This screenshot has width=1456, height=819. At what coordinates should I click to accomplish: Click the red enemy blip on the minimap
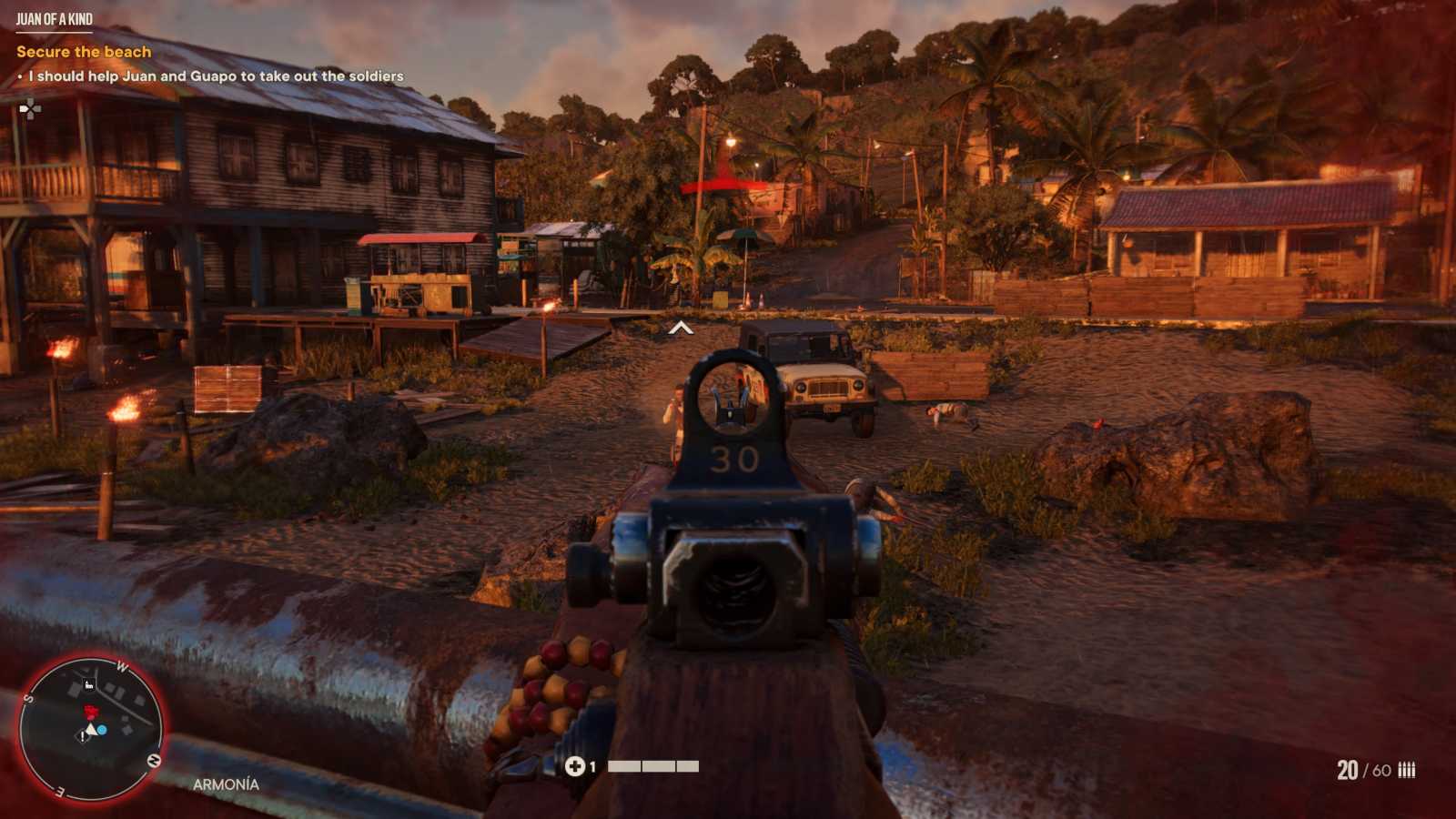(90, 711)
